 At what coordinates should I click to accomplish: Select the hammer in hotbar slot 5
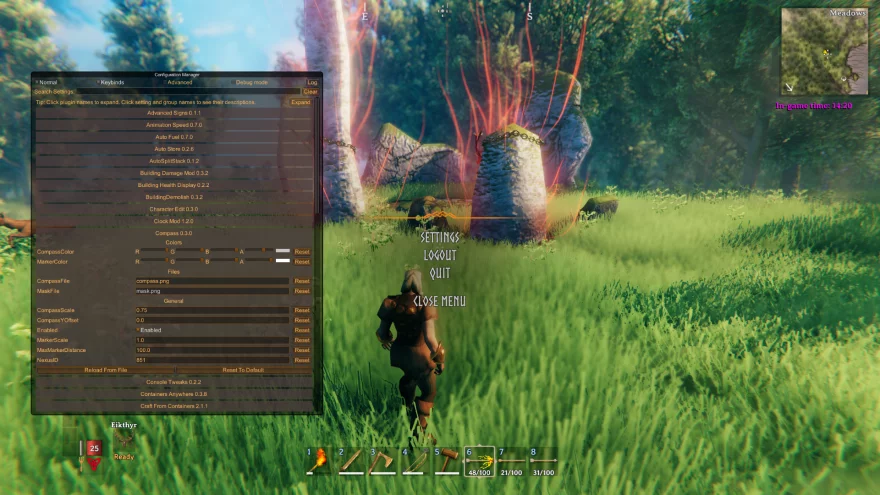pos(447,460)
